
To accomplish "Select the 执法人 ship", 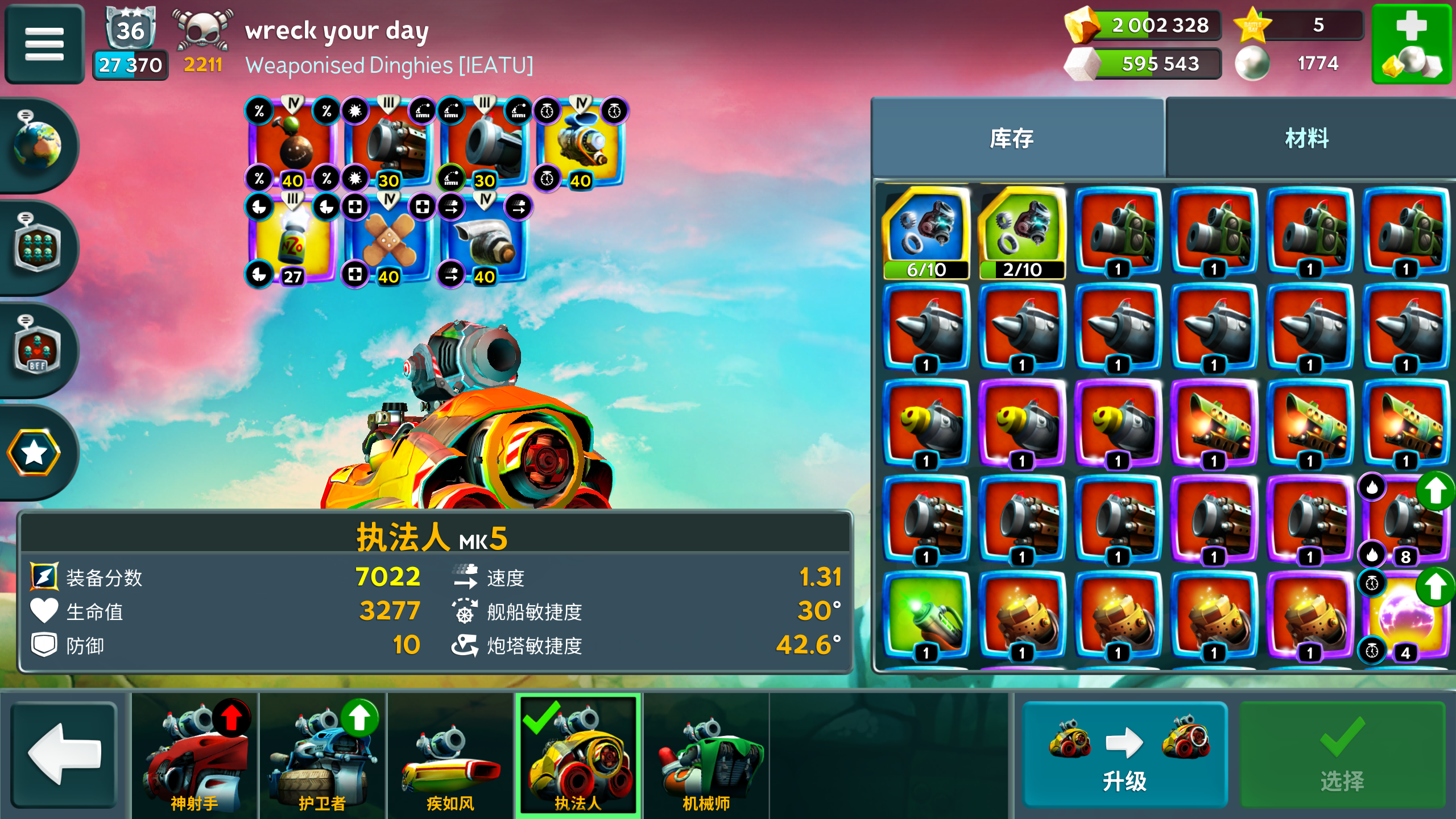I will 578,754.
